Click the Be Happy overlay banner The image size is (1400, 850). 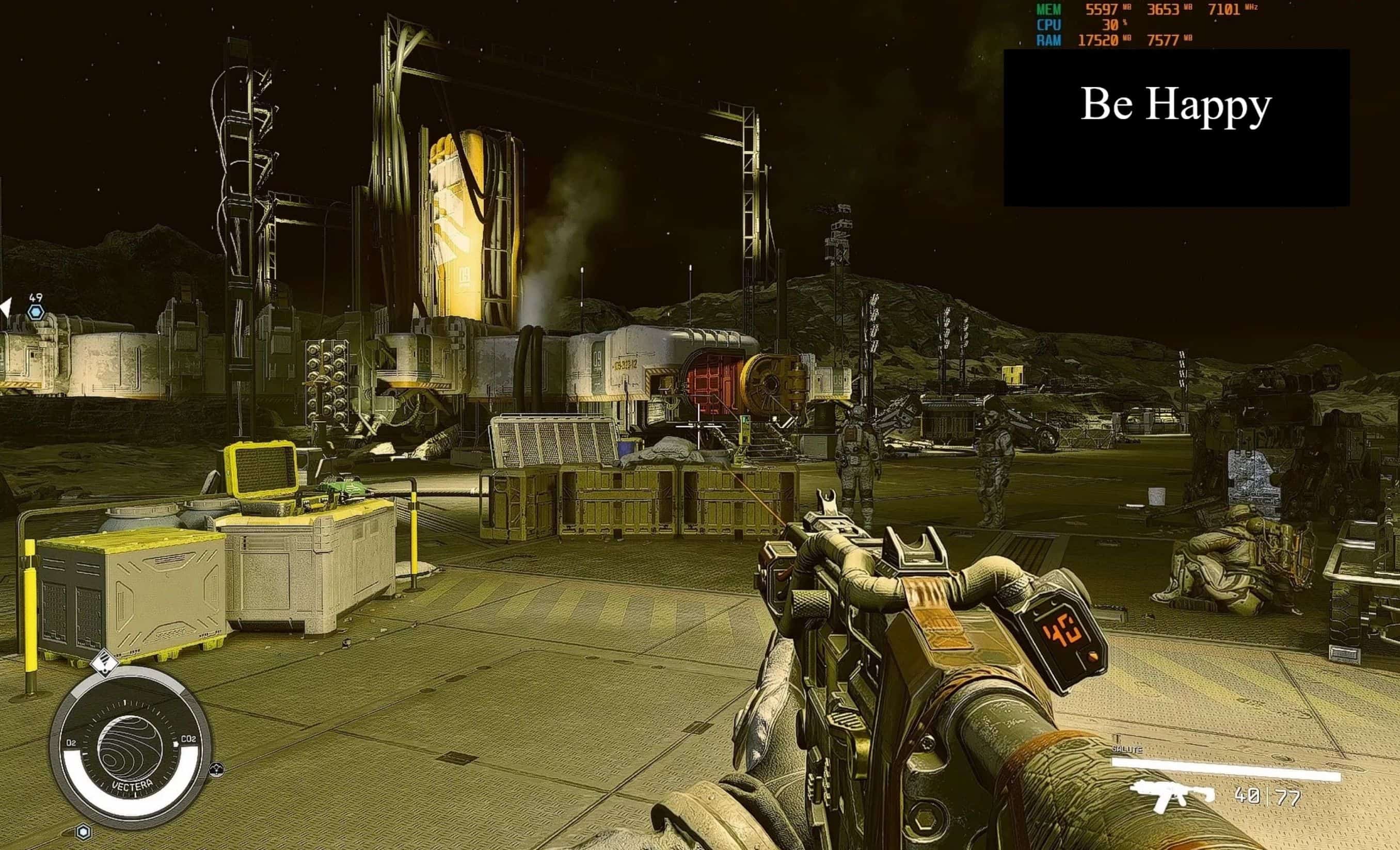(1176, 127)
